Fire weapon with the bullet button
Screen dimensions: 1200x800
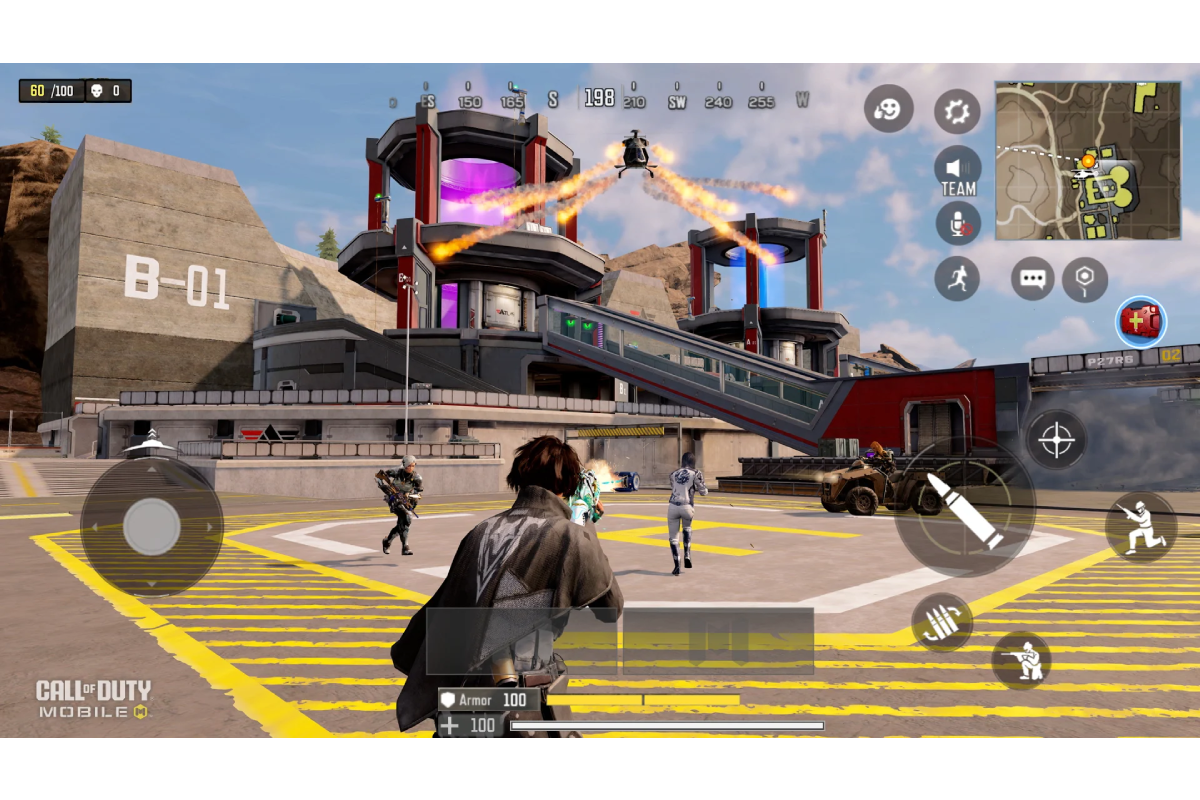point(962,509)
